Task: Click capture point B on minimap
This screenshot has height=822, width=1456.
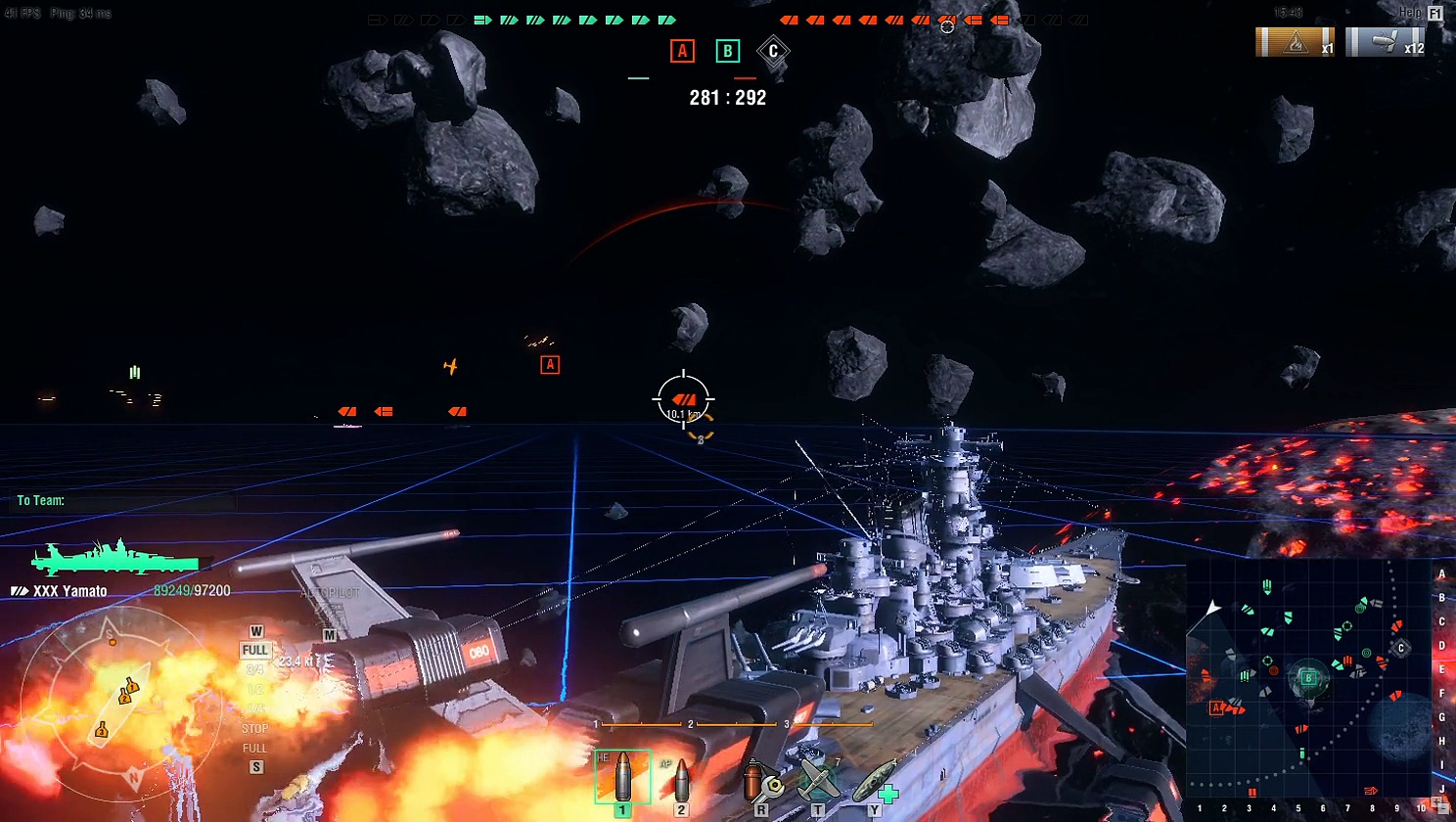Action: tap(1308, 677)
